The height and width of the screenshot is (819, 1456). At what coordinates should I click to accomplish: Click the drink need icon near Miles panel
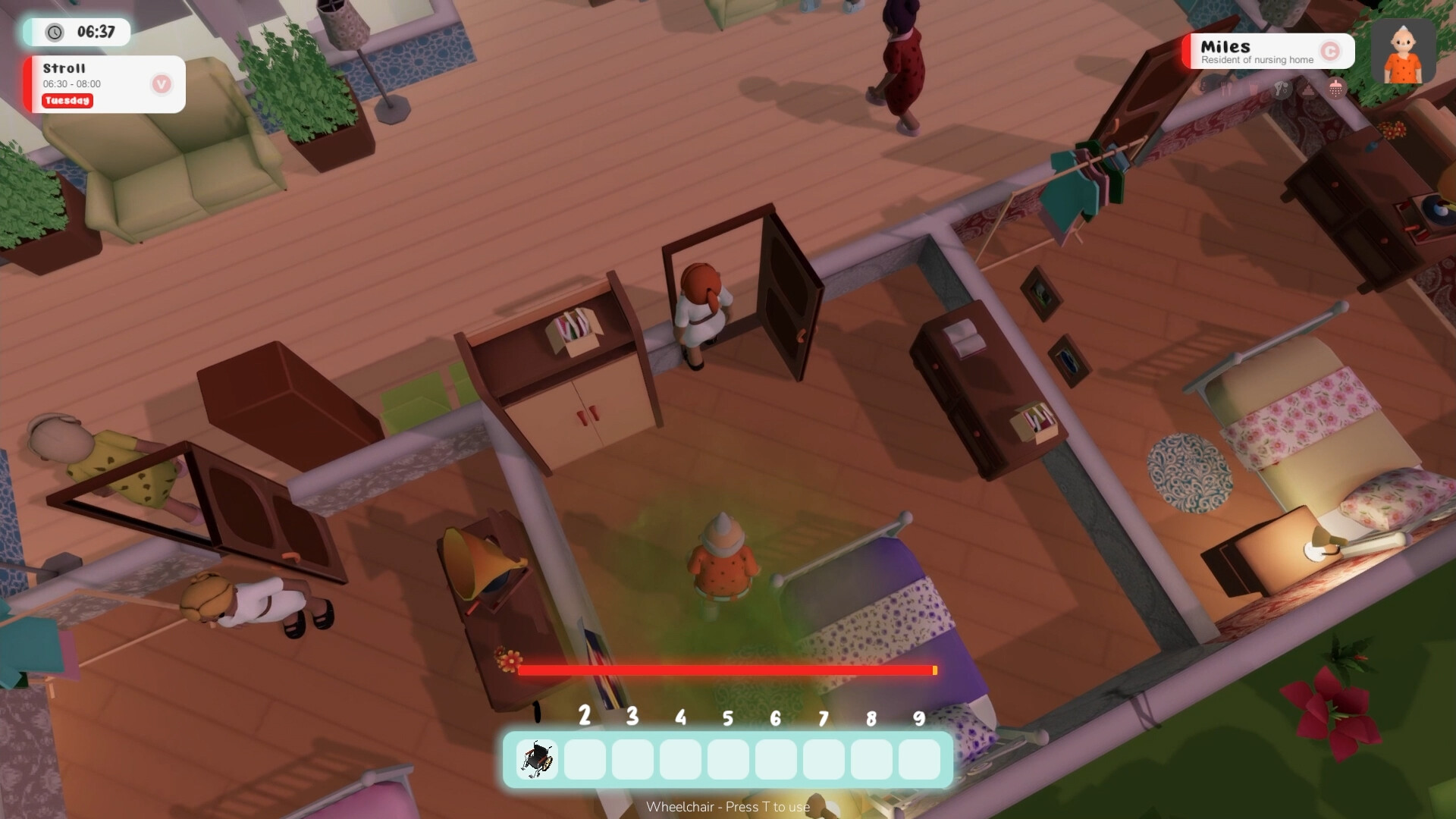[x=1253, y=88]
